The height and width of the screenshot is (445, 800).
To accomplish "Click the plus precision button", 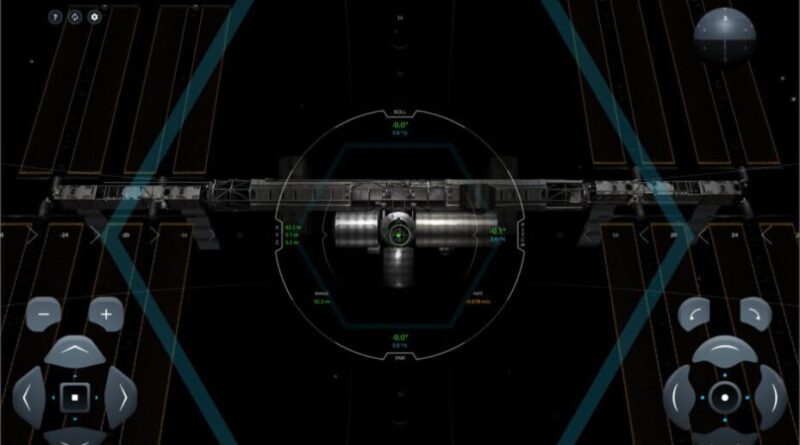I will (x=105, y=312).
